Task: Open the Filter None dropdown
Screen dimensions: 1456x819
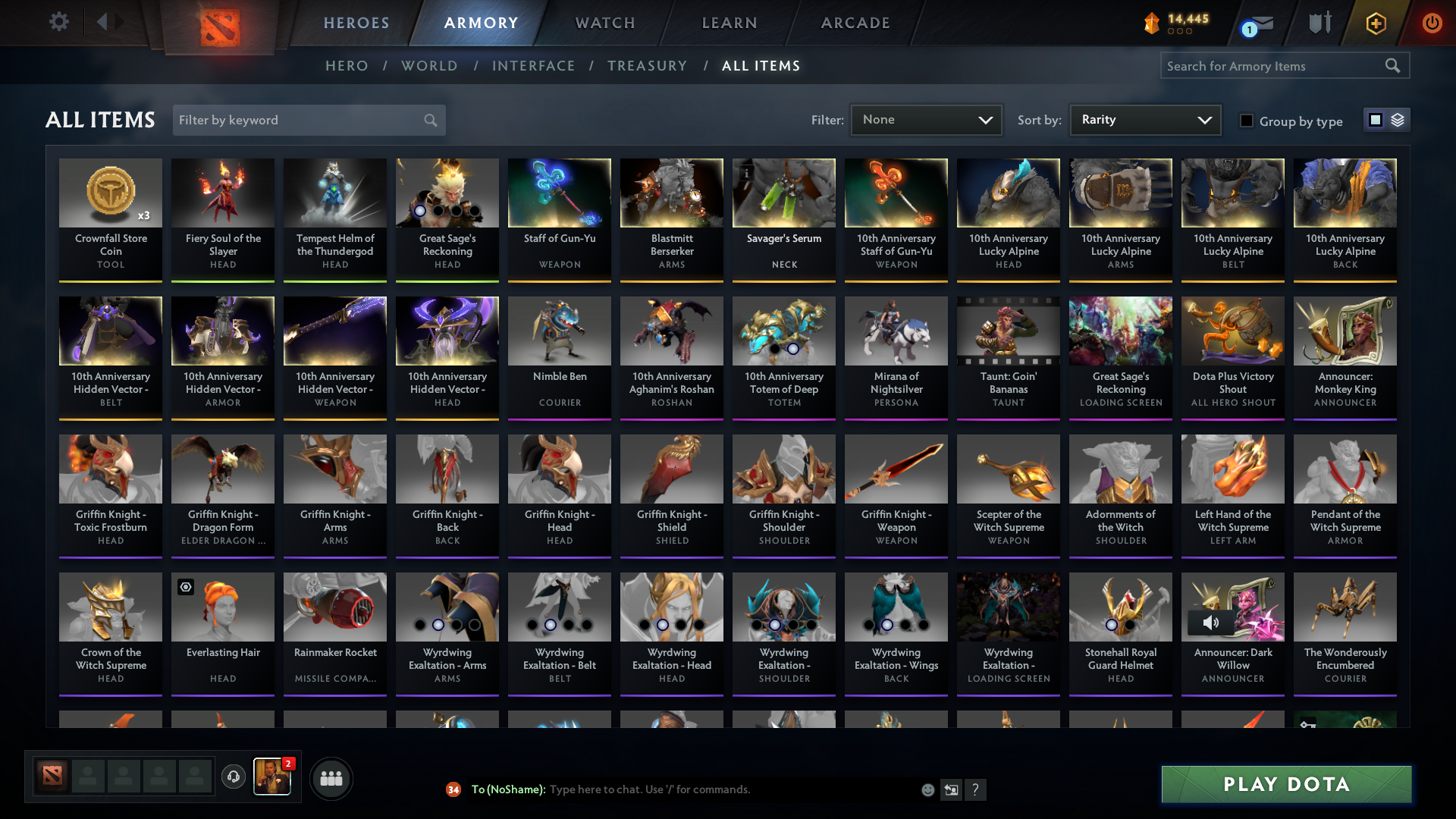Action: pos(926,120)
